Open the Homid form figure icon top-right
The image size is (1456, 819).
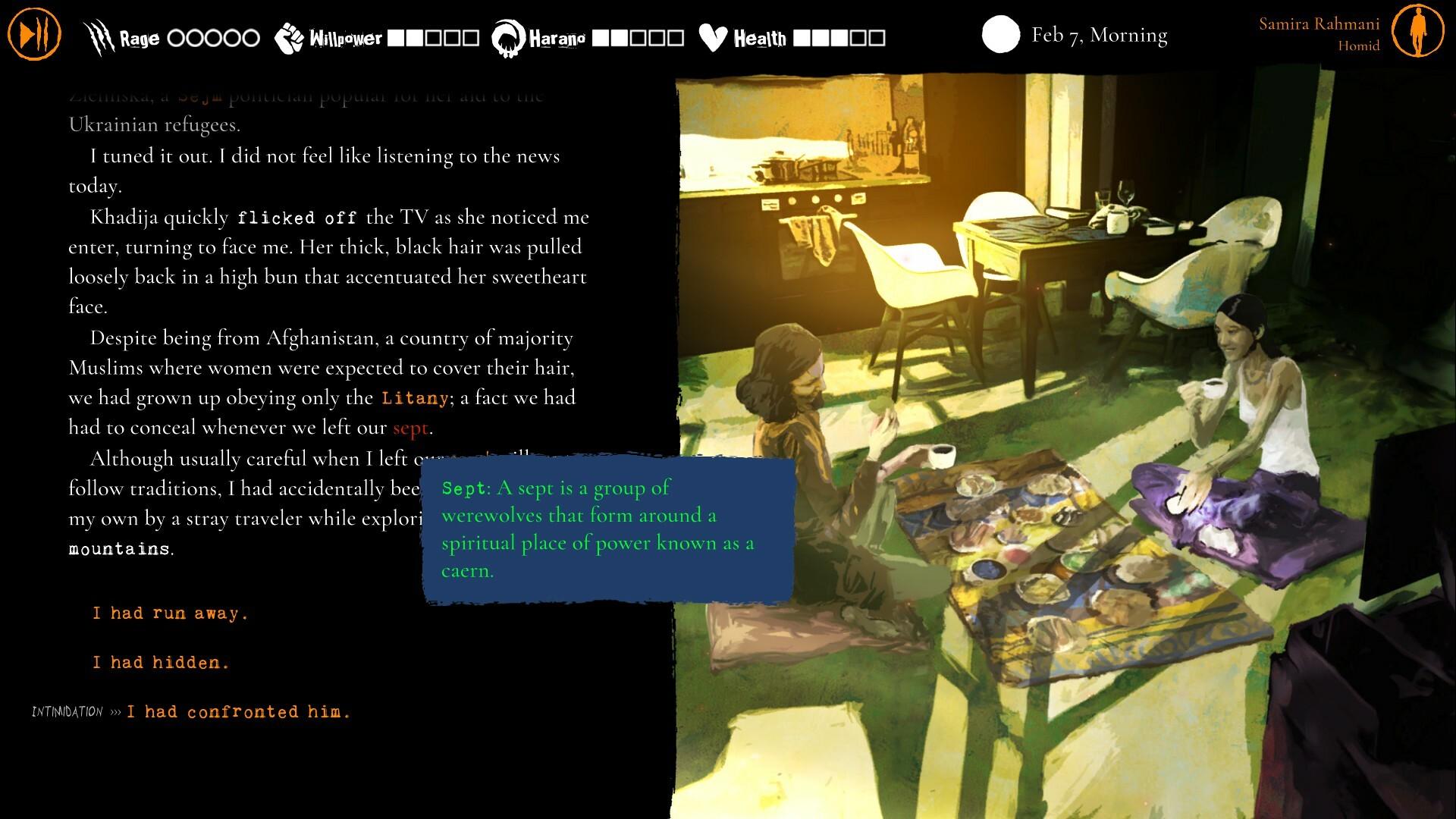1417,32
